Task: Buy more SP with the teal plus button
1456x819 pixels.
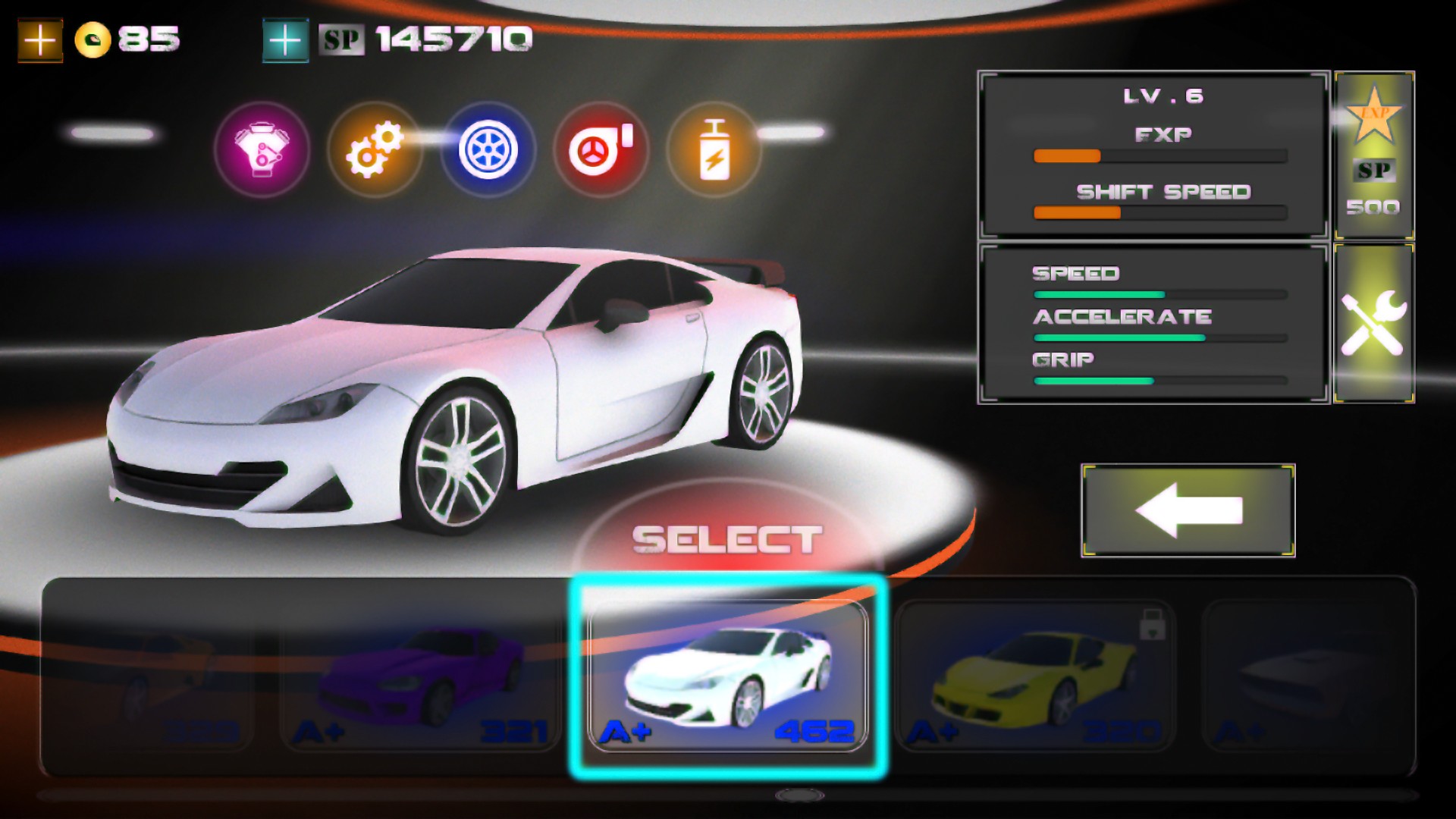Action: [x=285, y=40]
